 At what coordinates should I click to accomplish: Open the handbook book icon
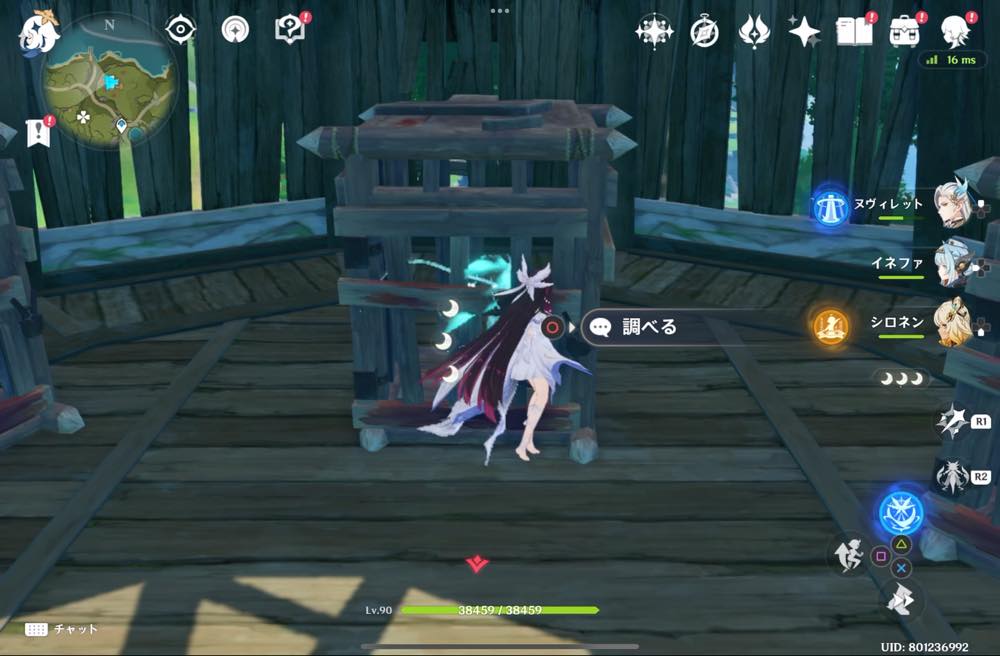[x=855, y=32]
